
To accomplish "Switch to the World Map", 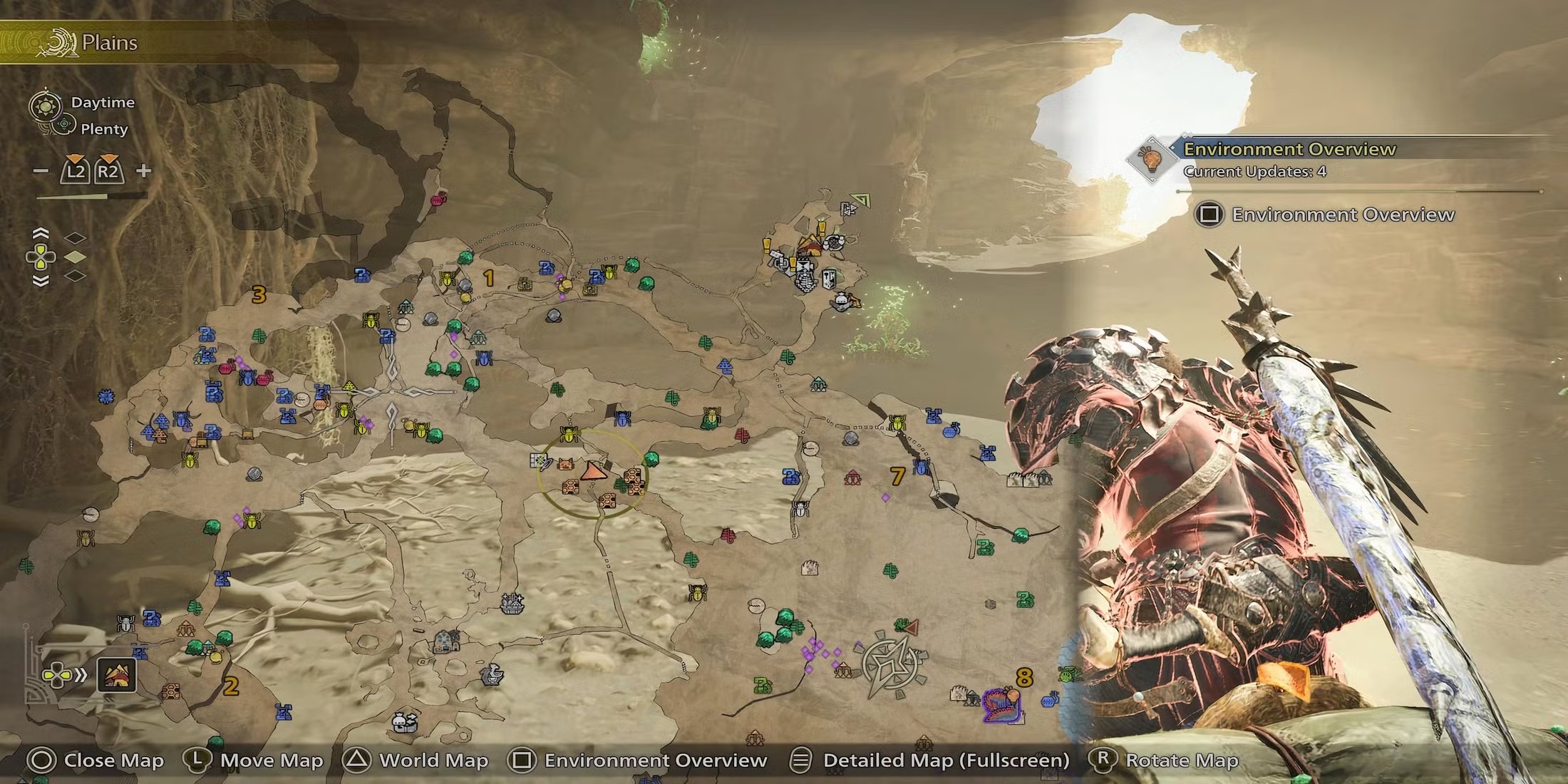I will pos(415,760).
